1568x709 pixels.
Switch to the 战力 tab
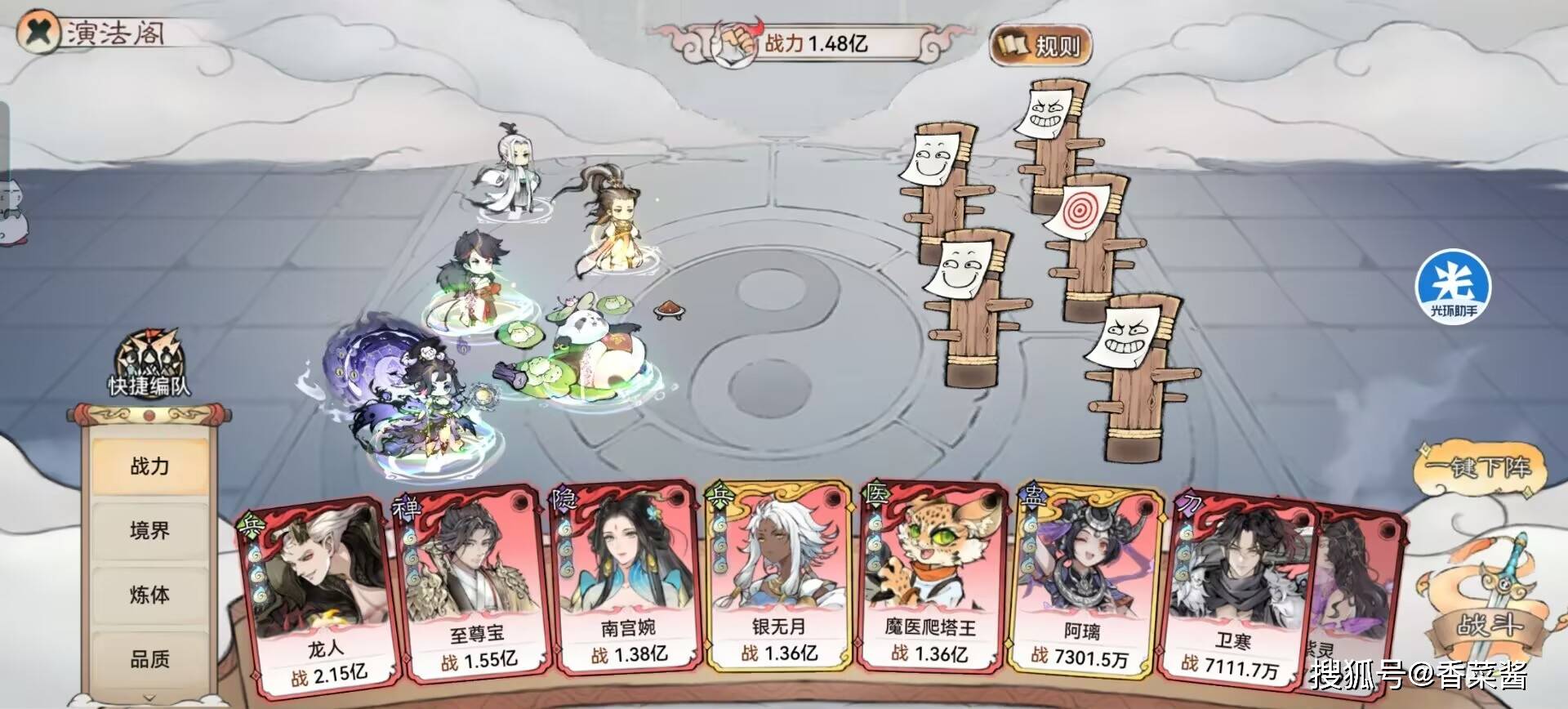(149, 466)
